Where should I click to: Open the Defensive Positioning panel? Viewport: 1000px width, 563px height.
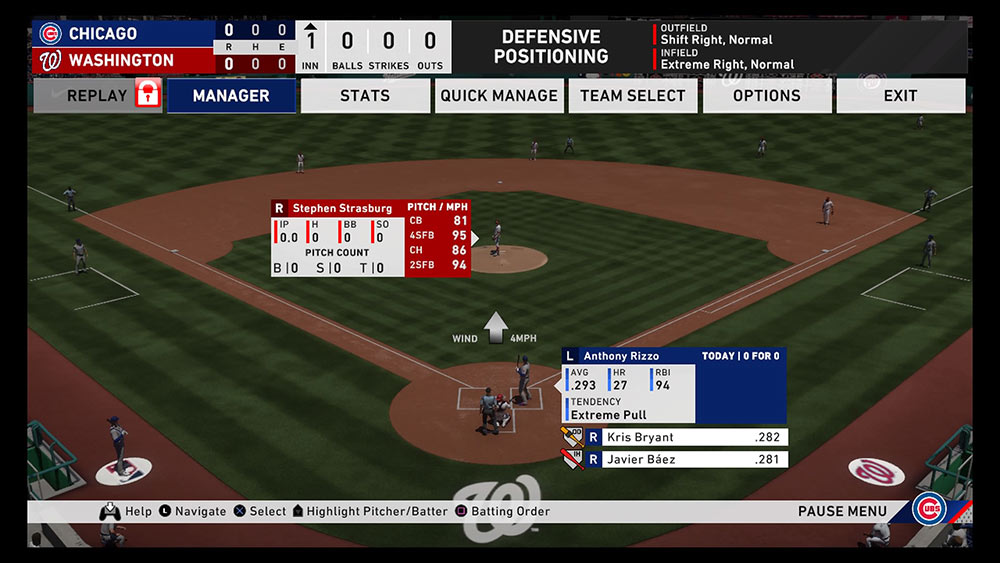(551, 47)
